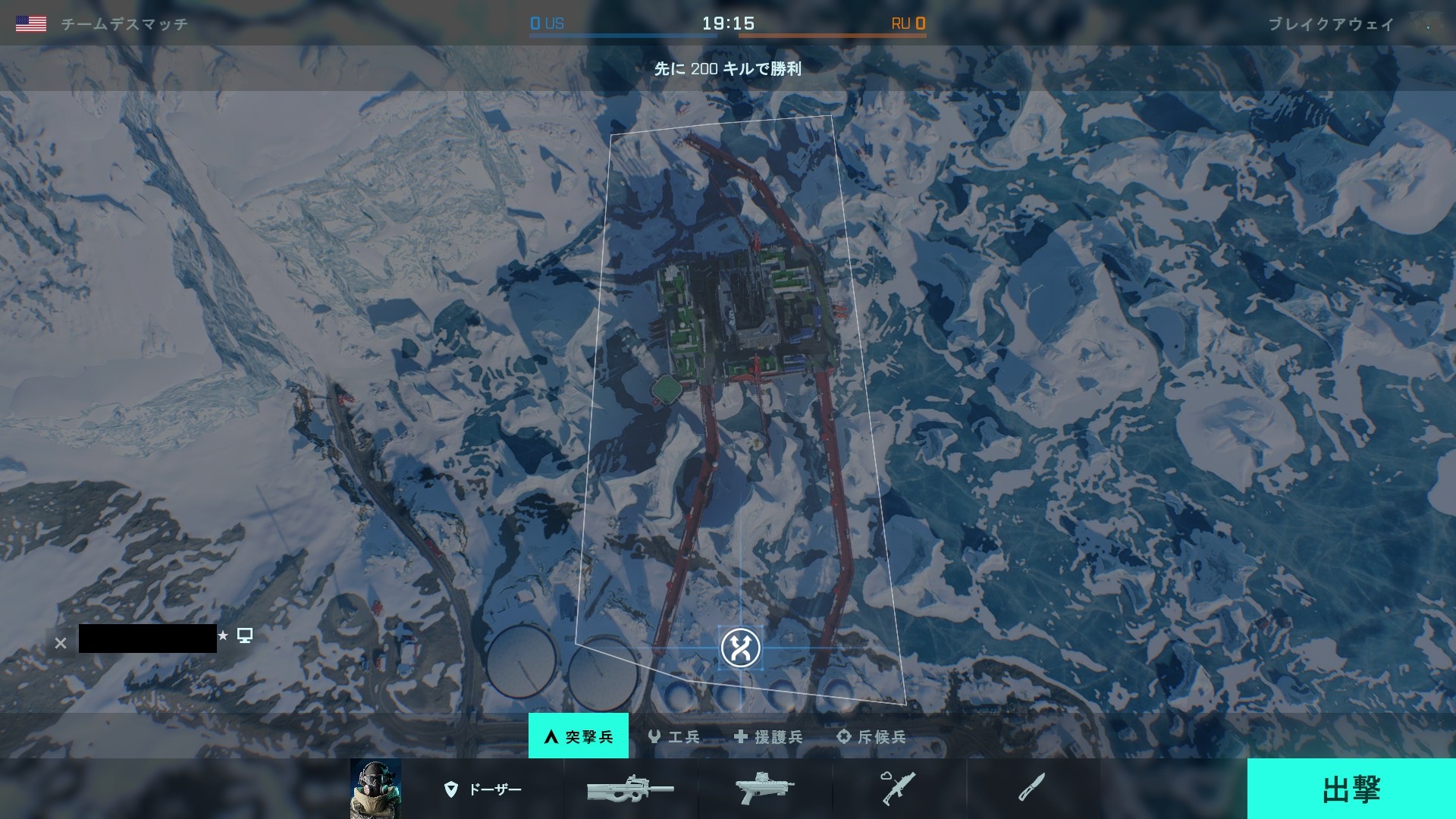Switch to the 工兵 engineer class
The width and height of the screenshot is (1456, 819).
(674, 736)
